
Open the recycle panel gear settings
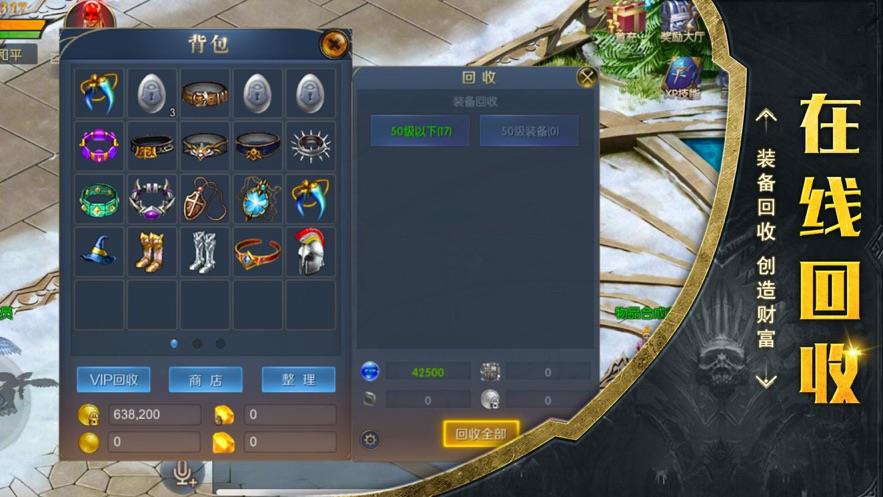tap(370, 439)
